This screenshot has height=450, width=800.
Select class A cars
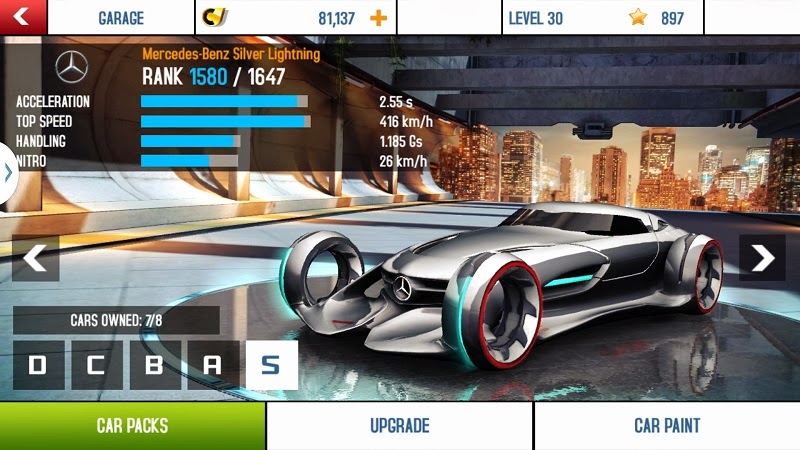[x=212, y=365]
